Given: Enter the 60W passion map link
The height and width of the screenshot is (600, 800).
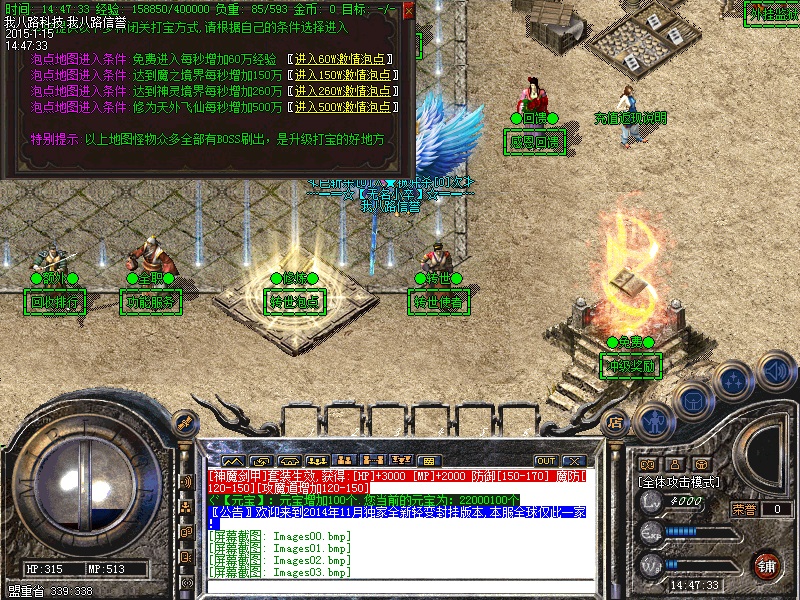Looking at the screenshot, I should [x=341, y=60].
